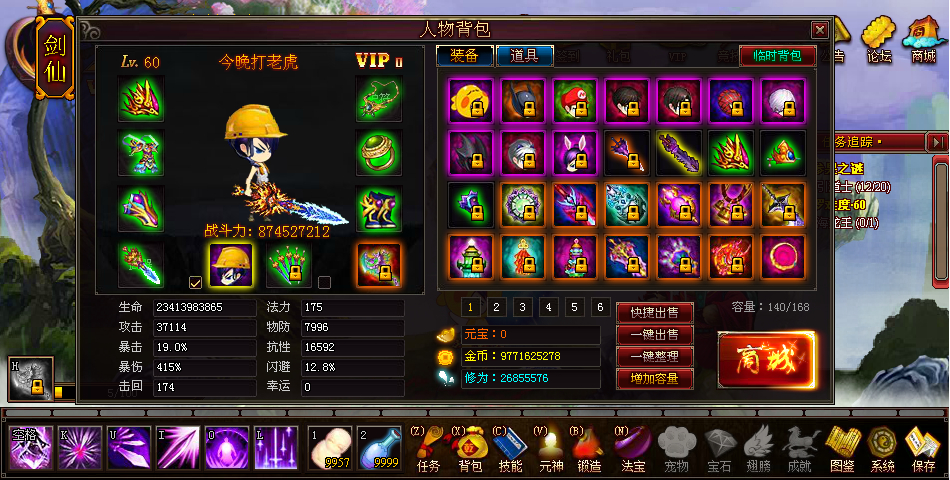Select the 装备 tab
950x480 pixels.
click(465, 56)
